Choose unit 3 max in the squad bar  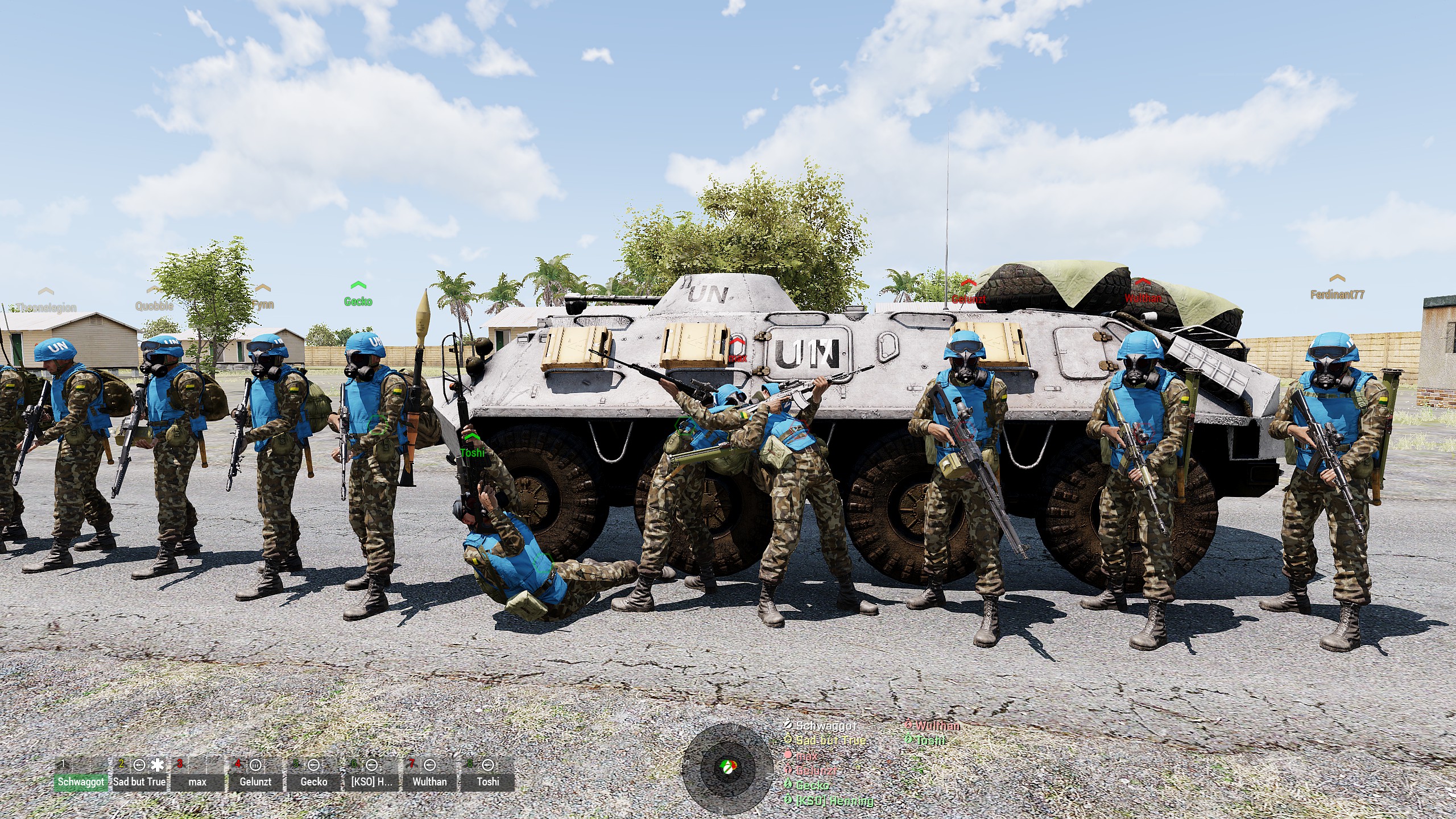point(197,781)
